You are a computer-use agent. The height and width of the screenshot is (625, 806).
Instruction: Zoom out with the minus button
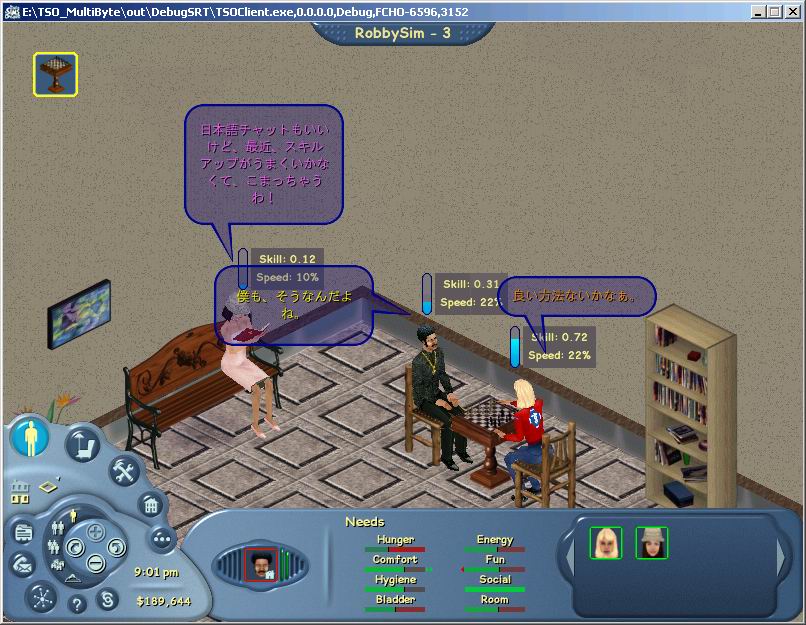click(96, 563)
